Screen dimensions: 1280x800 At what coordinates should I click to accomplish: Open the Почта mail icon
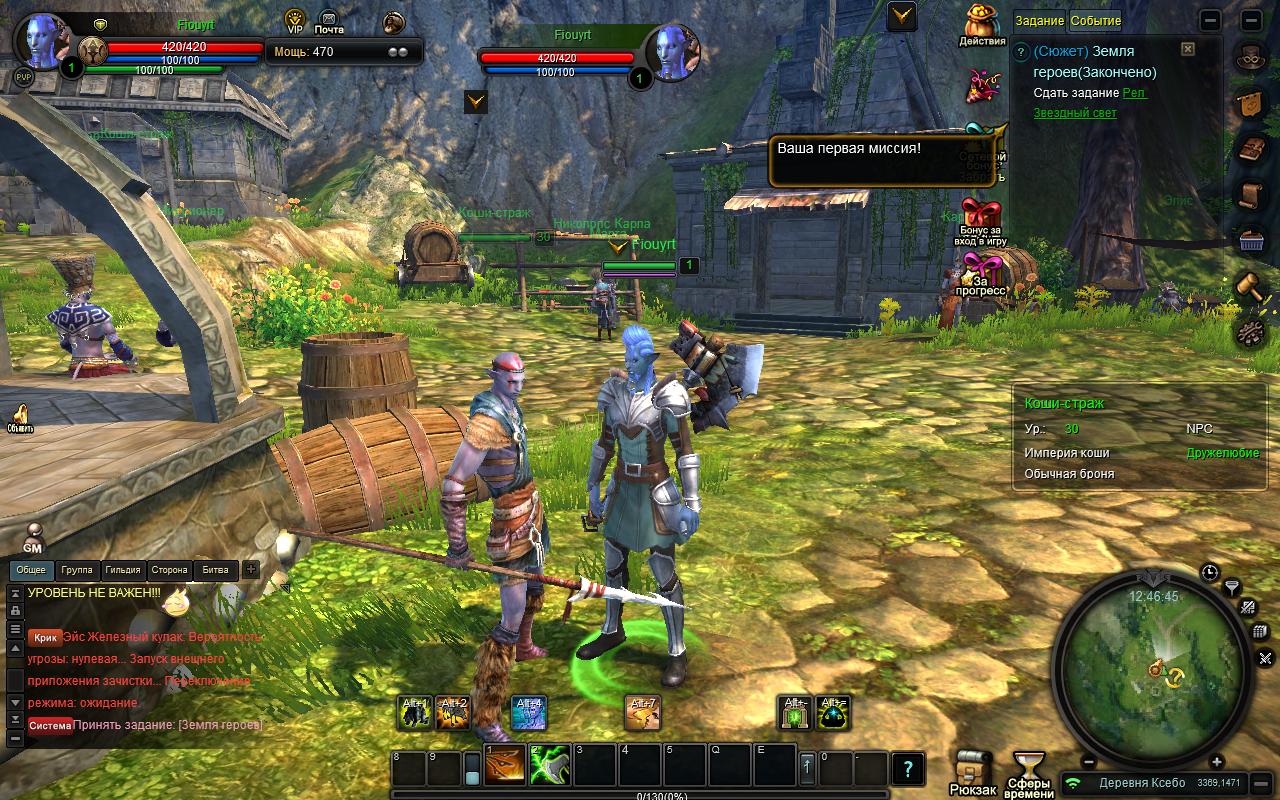click(329, 19)
